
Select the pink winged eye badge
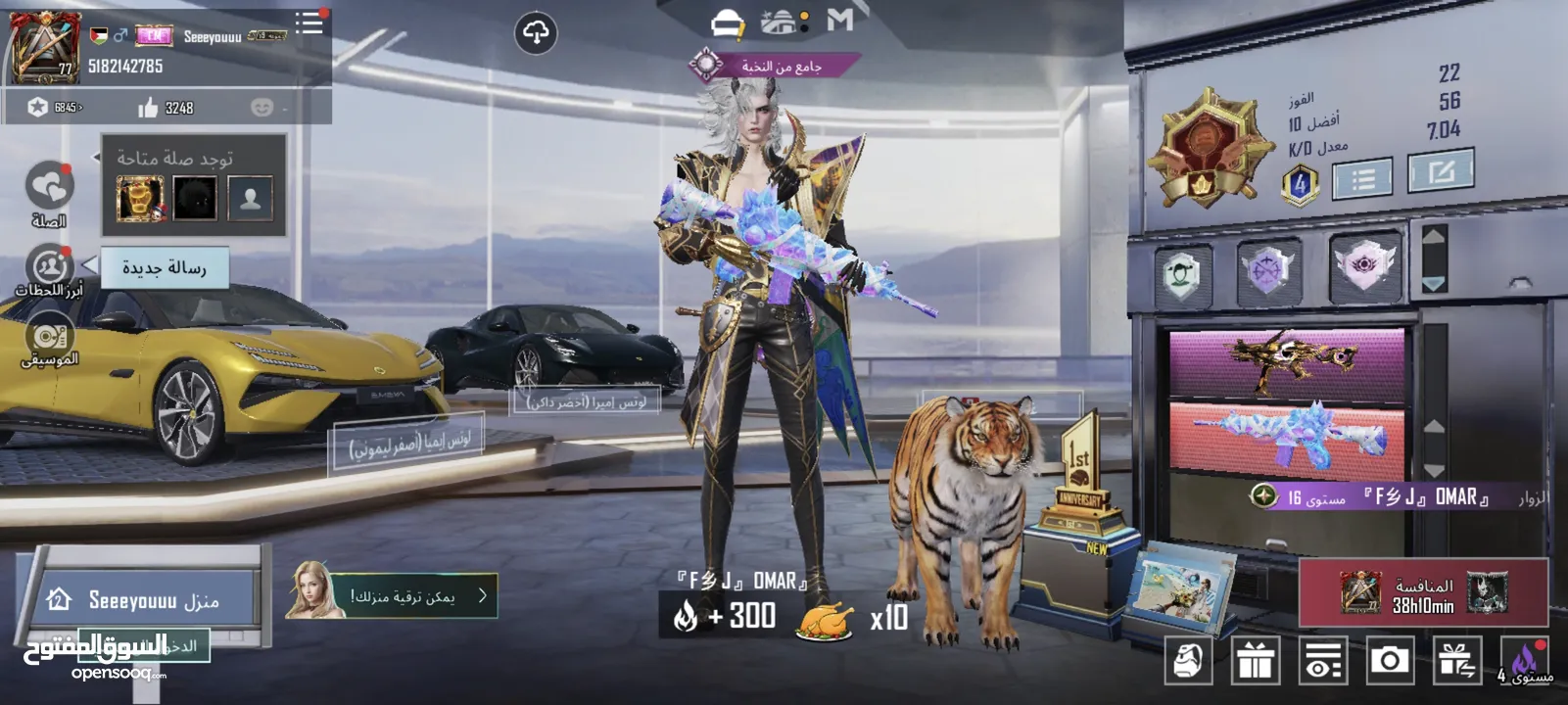click(1362, 265)
